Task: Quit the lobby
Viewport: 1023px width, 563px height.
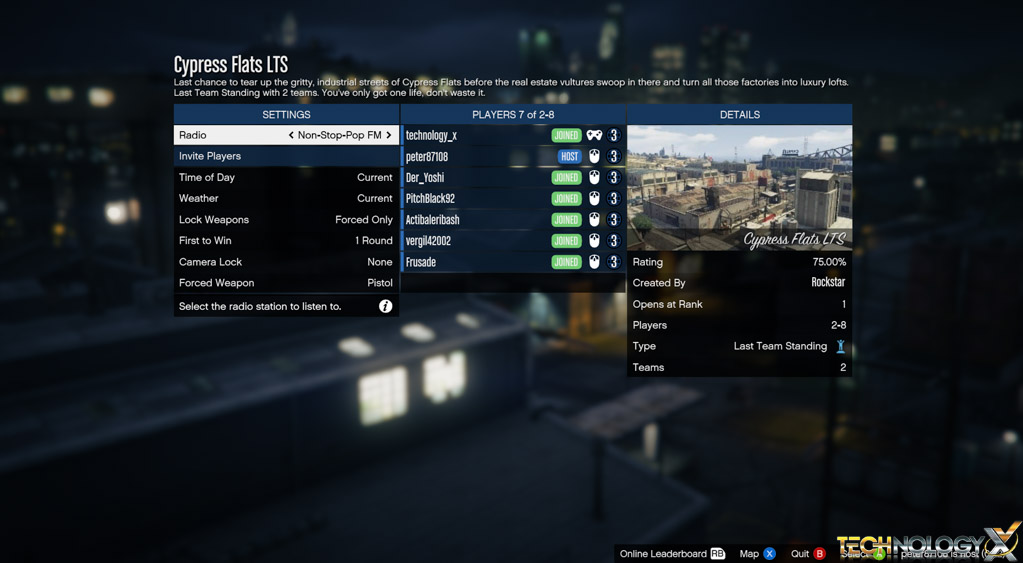Action: click(808, 554)
